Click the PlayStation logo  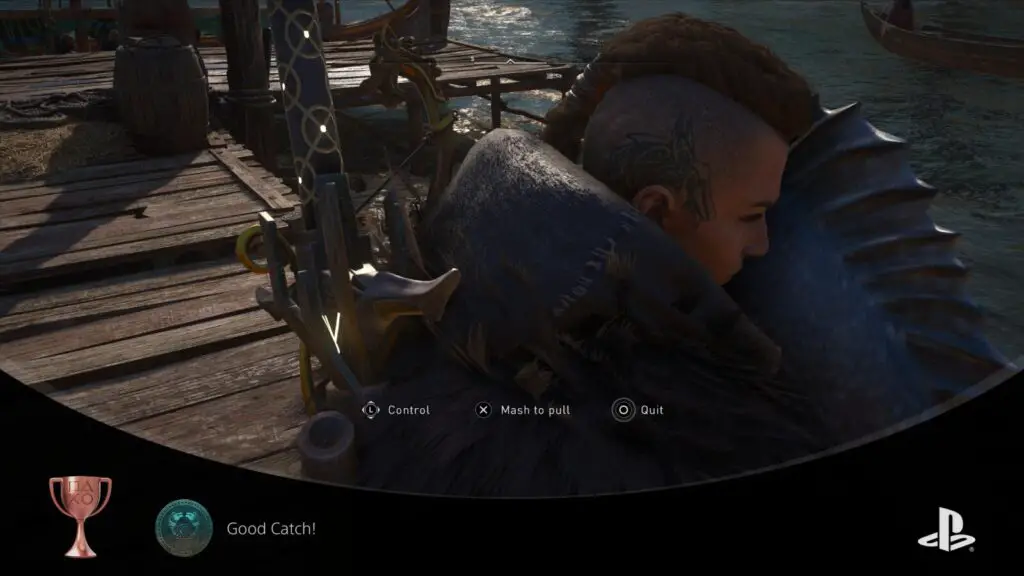coord(945,529)
